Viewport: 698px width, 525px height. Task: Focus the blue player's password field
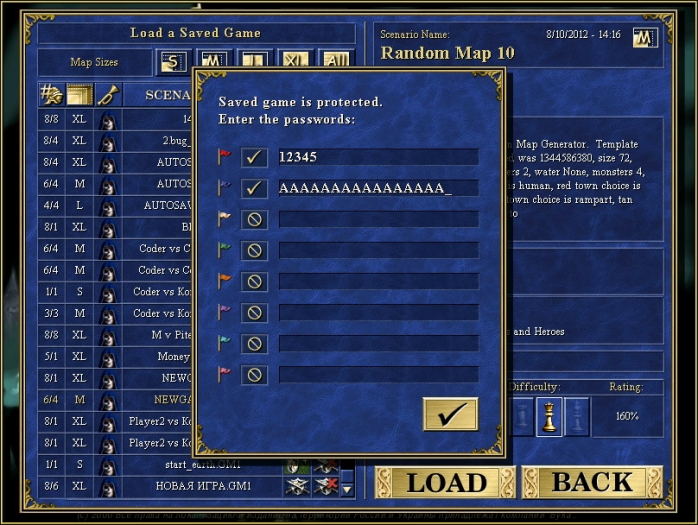point(377,188)
